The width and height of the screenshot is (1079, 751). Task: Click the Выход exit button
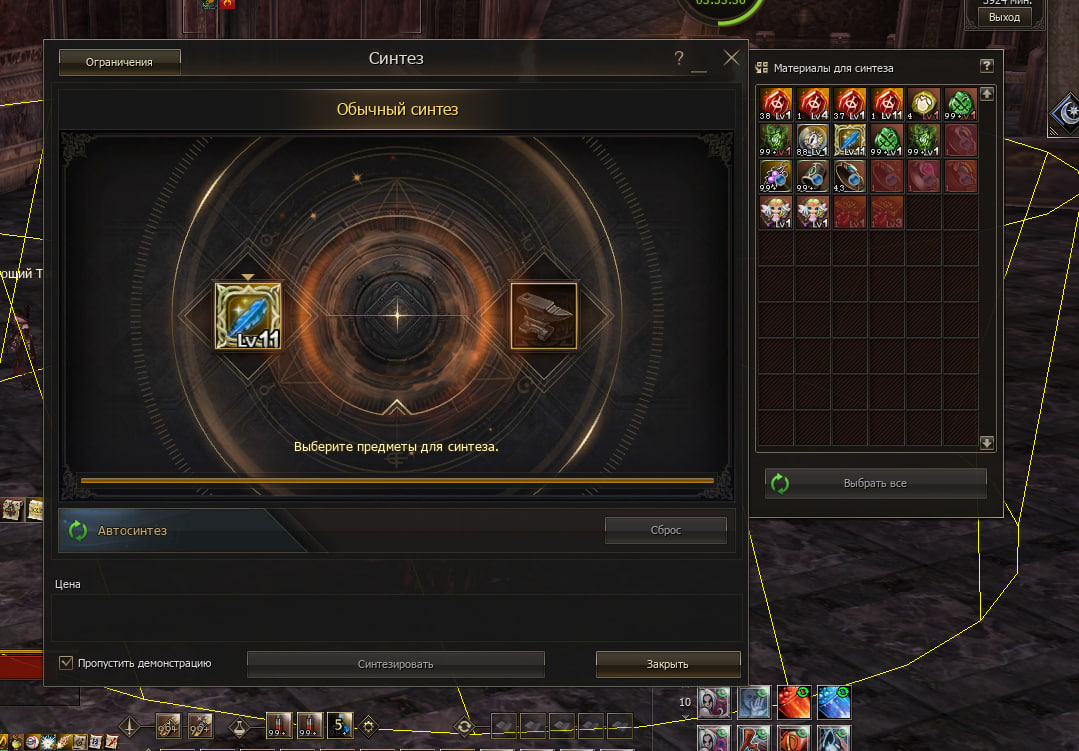click(x=1004, y=17)
